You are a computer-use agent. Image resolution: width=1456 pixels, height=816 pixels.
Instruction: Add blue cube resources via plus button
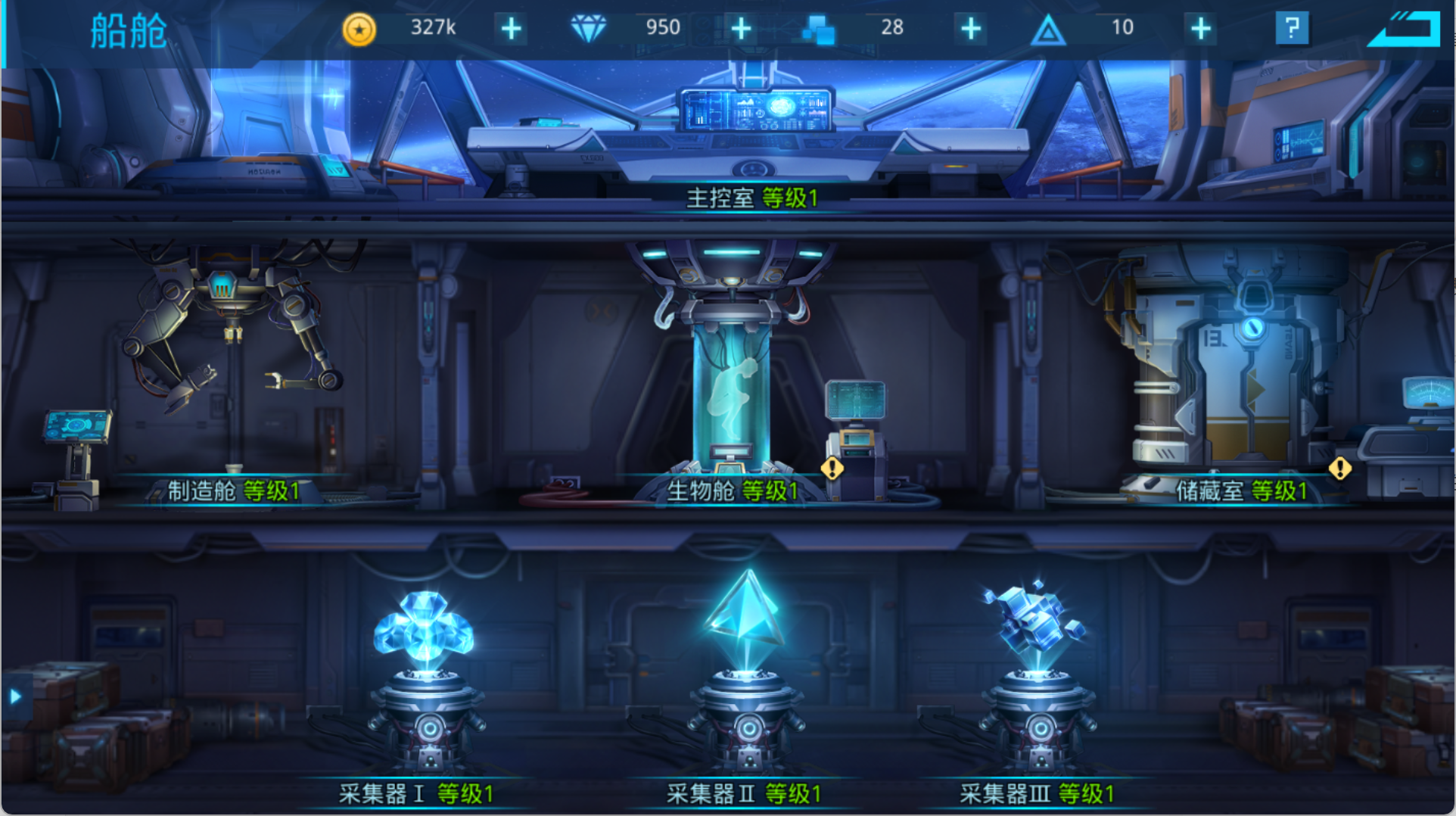(971, 29)
